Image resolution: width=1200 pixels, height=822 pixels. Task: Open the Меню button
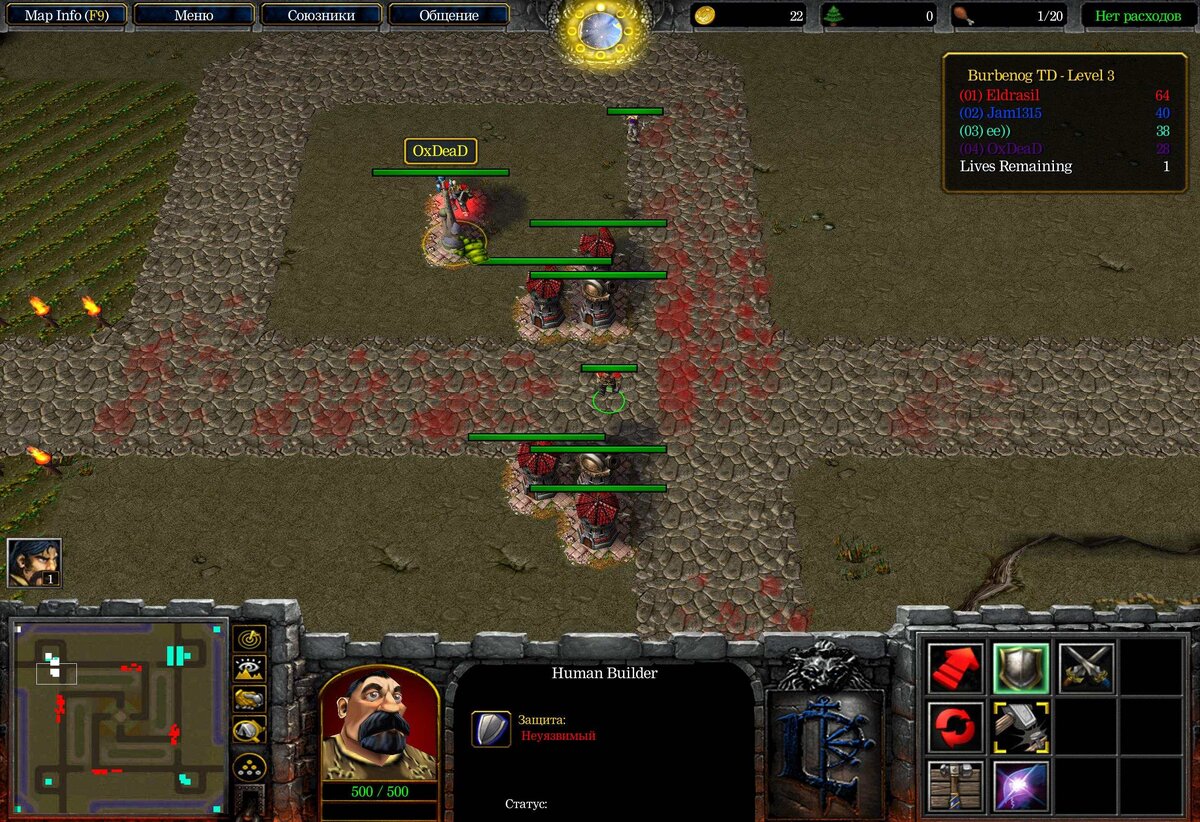coord(193,15)
